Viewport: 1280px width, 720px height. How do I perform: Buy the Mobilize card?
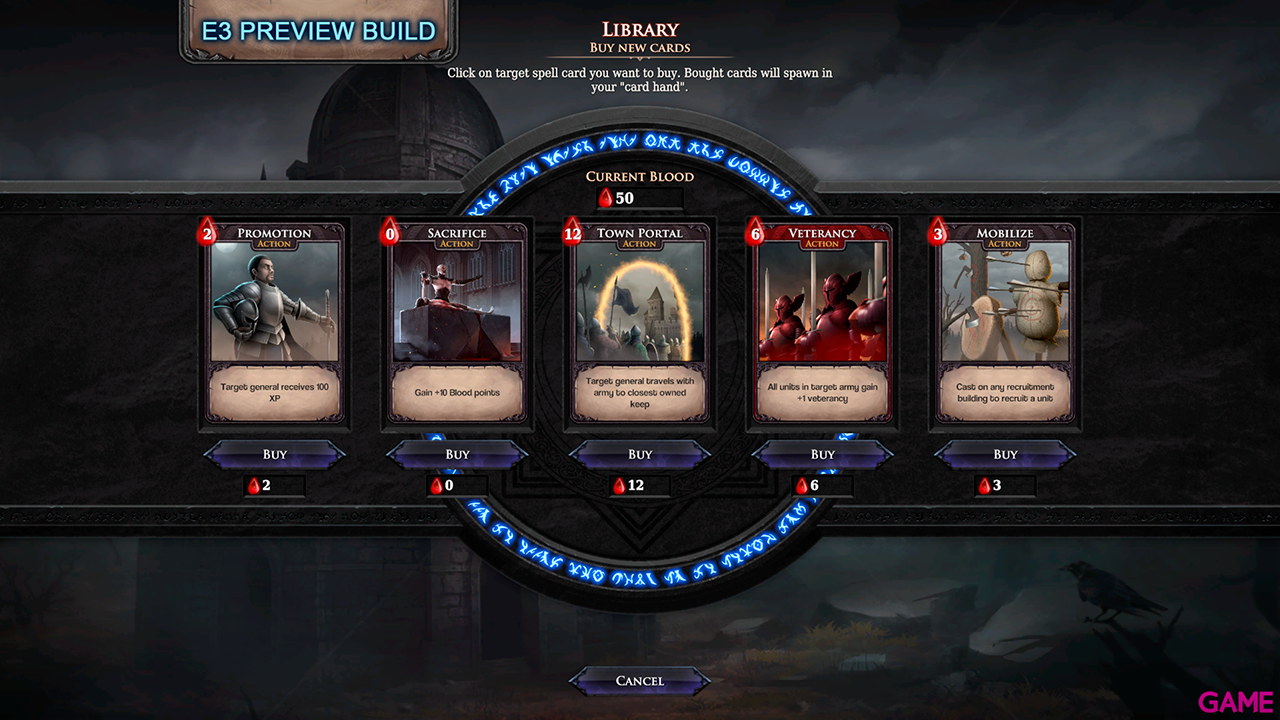[x=1004, y=454]
